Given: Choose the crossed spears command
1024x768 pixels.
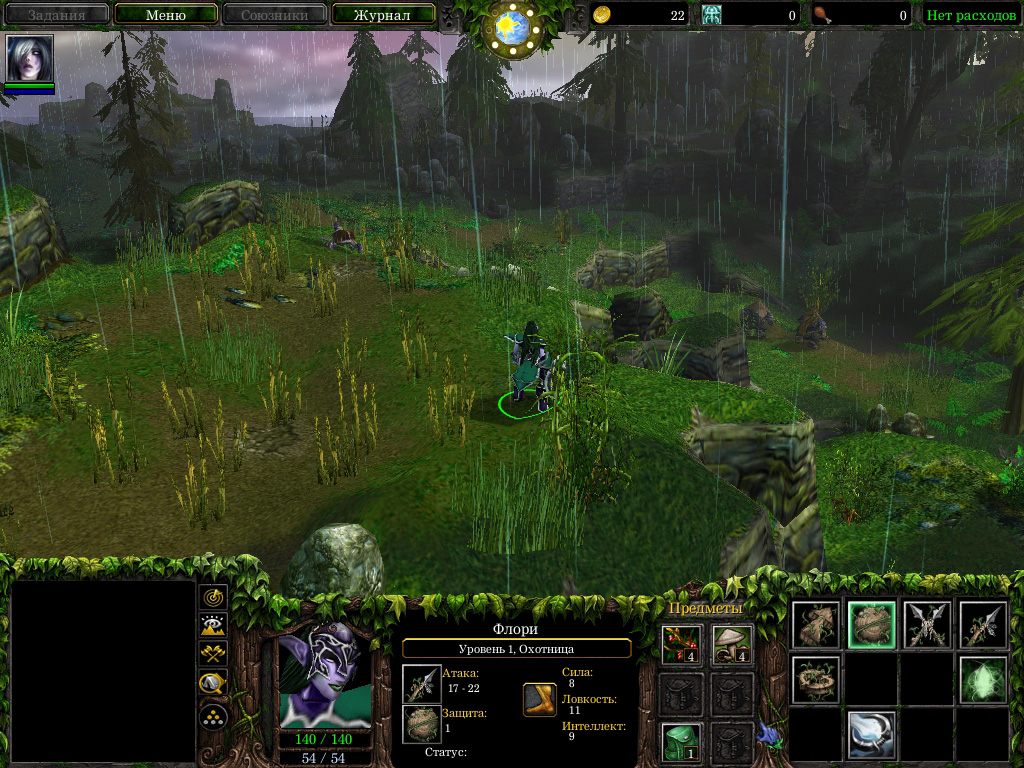Looking at the screenshot, I should [926, 625].
